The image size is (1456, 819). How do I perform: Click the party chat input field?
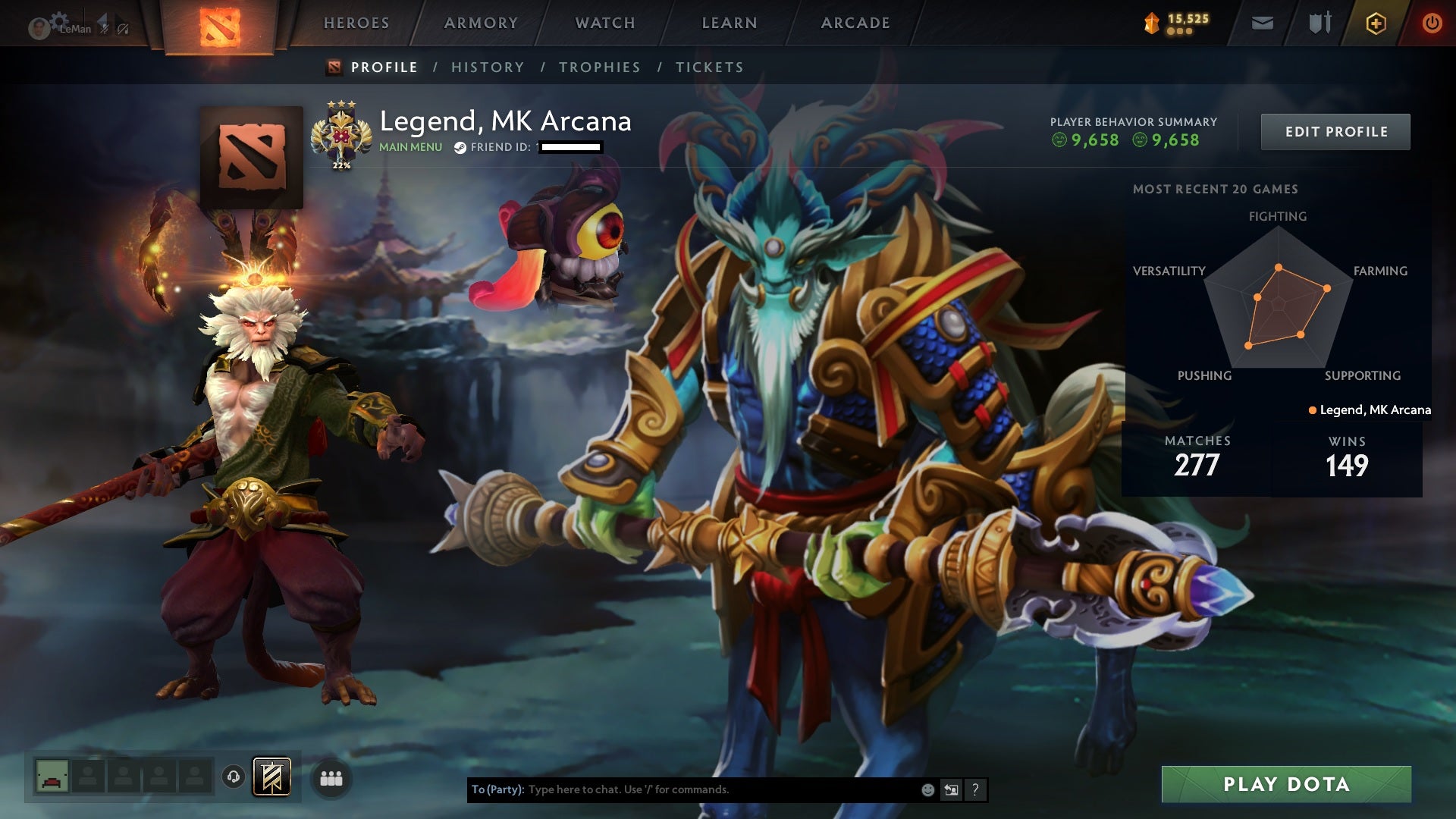(682, 789)
